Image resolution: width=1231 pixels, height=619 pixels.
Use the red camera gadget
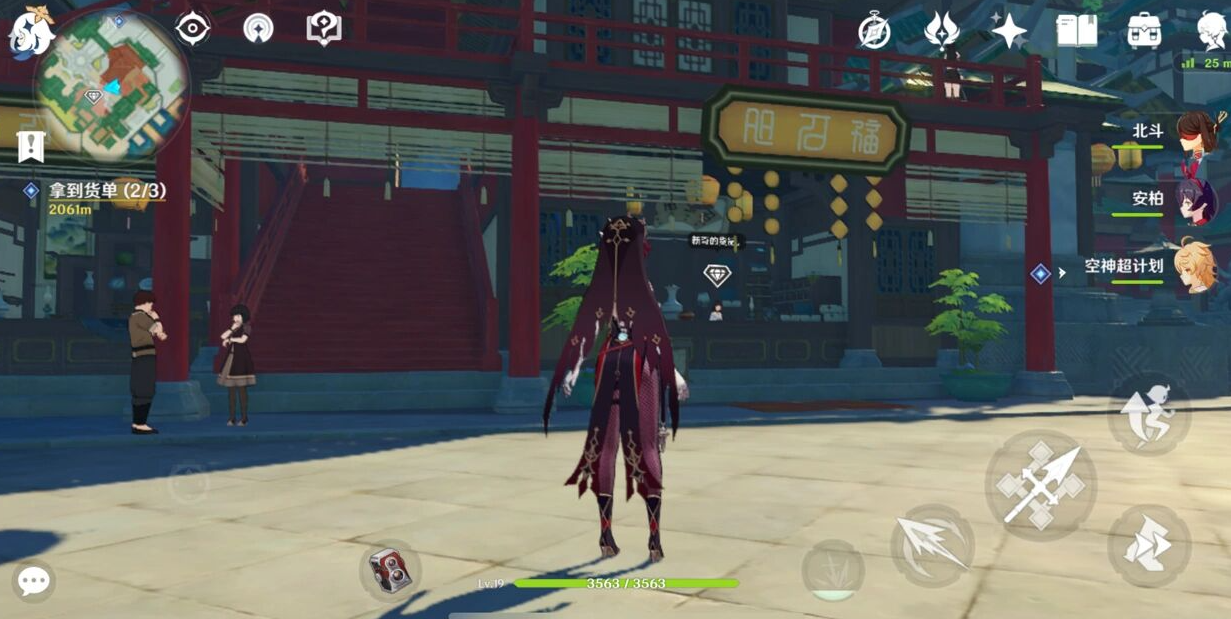tap(390, 571)
